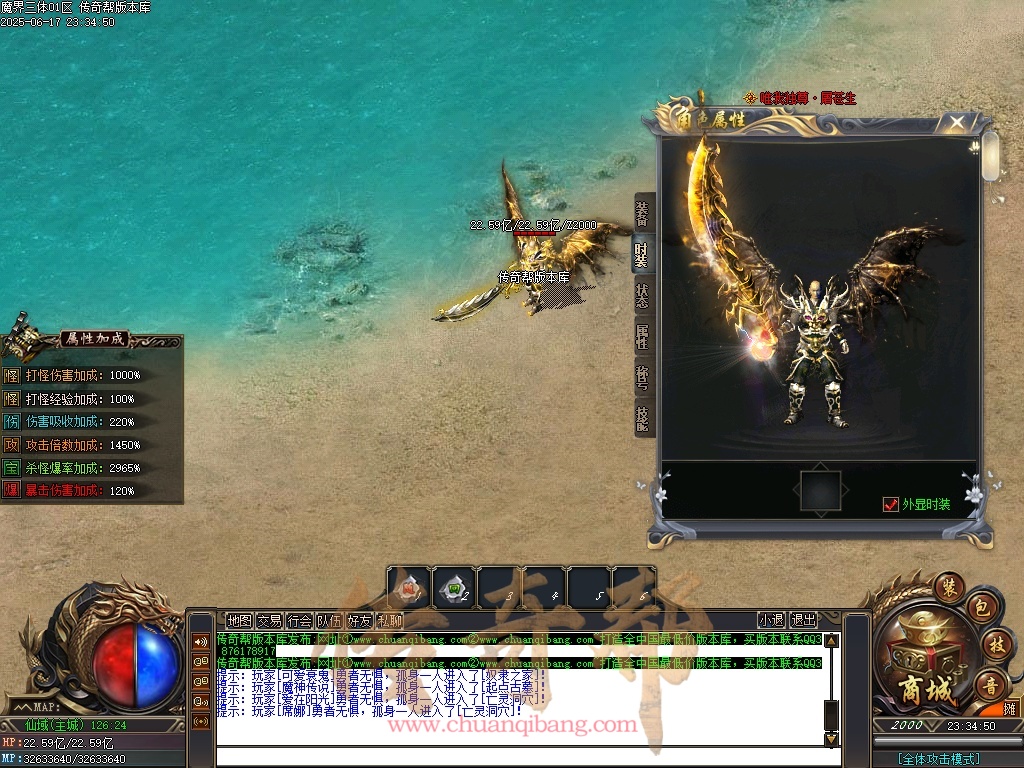Switch to the 装备 equipment tab
Screen dimensions: 1024x768
click(643, 212)
